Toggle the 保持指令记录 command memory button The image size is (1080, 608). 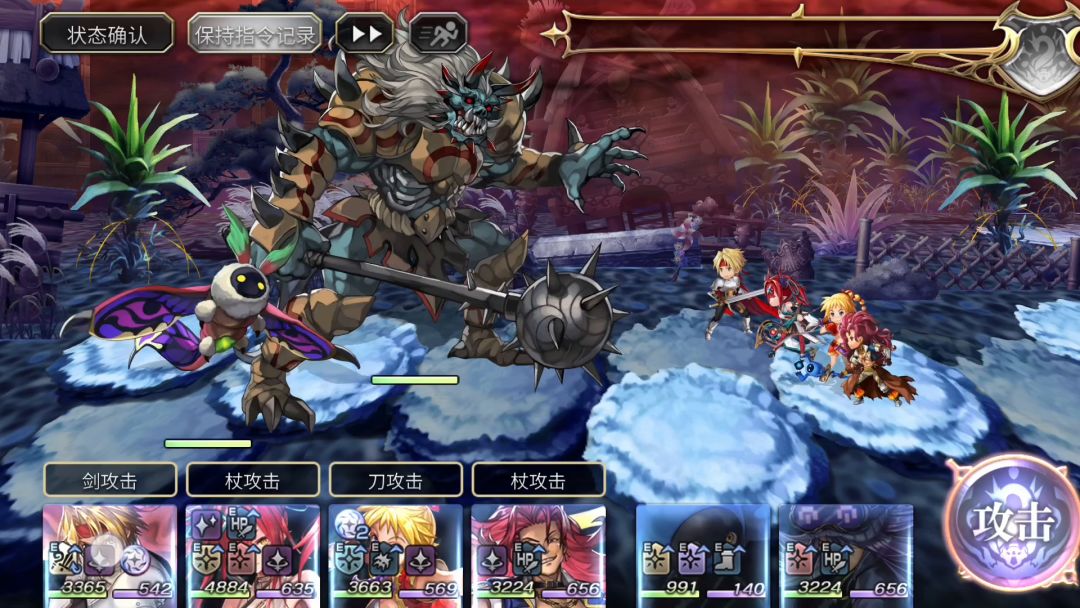255,35
